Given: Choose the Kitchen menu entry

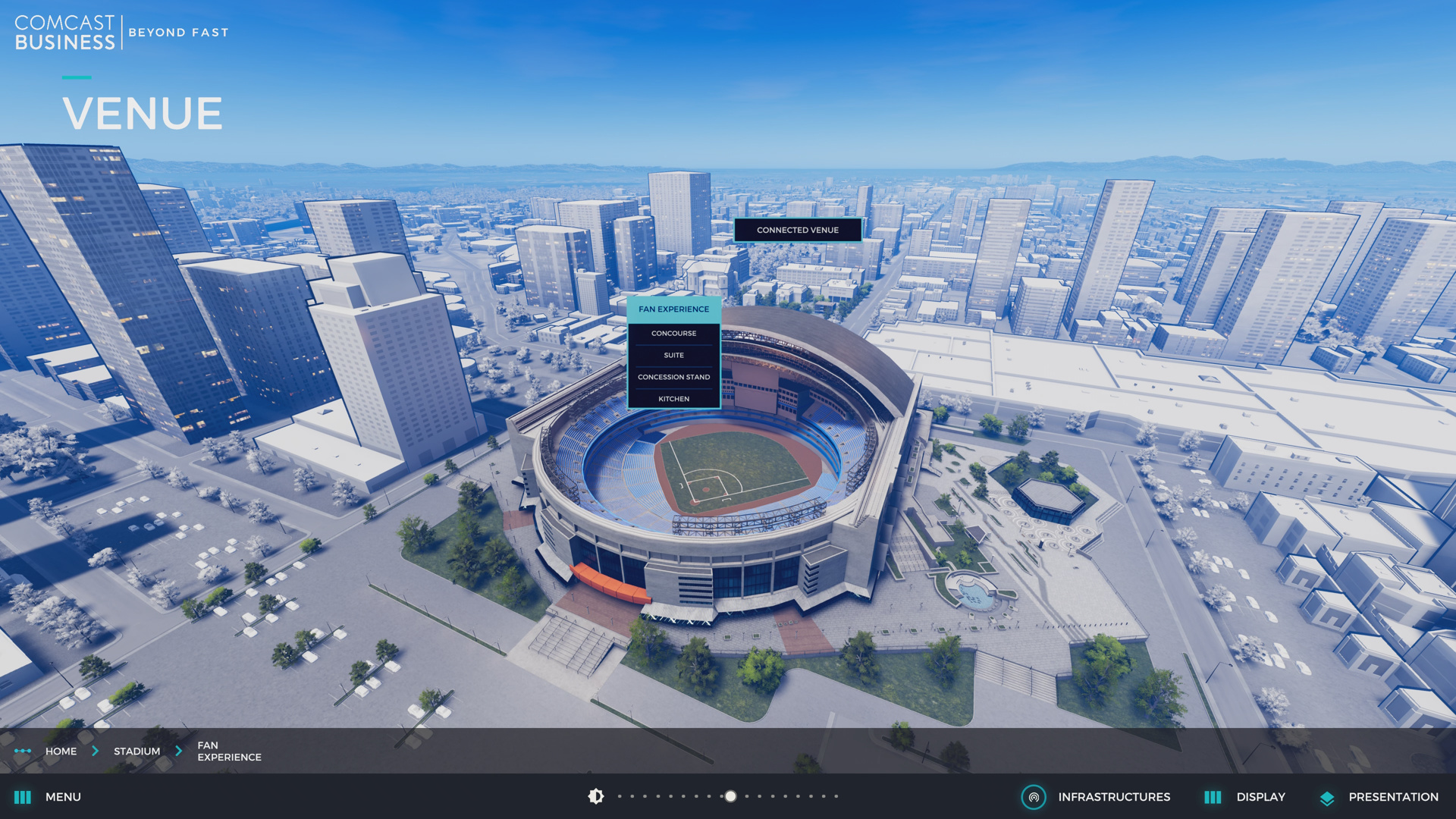Looking at the screenshot, I should click(x=673, y=399).
